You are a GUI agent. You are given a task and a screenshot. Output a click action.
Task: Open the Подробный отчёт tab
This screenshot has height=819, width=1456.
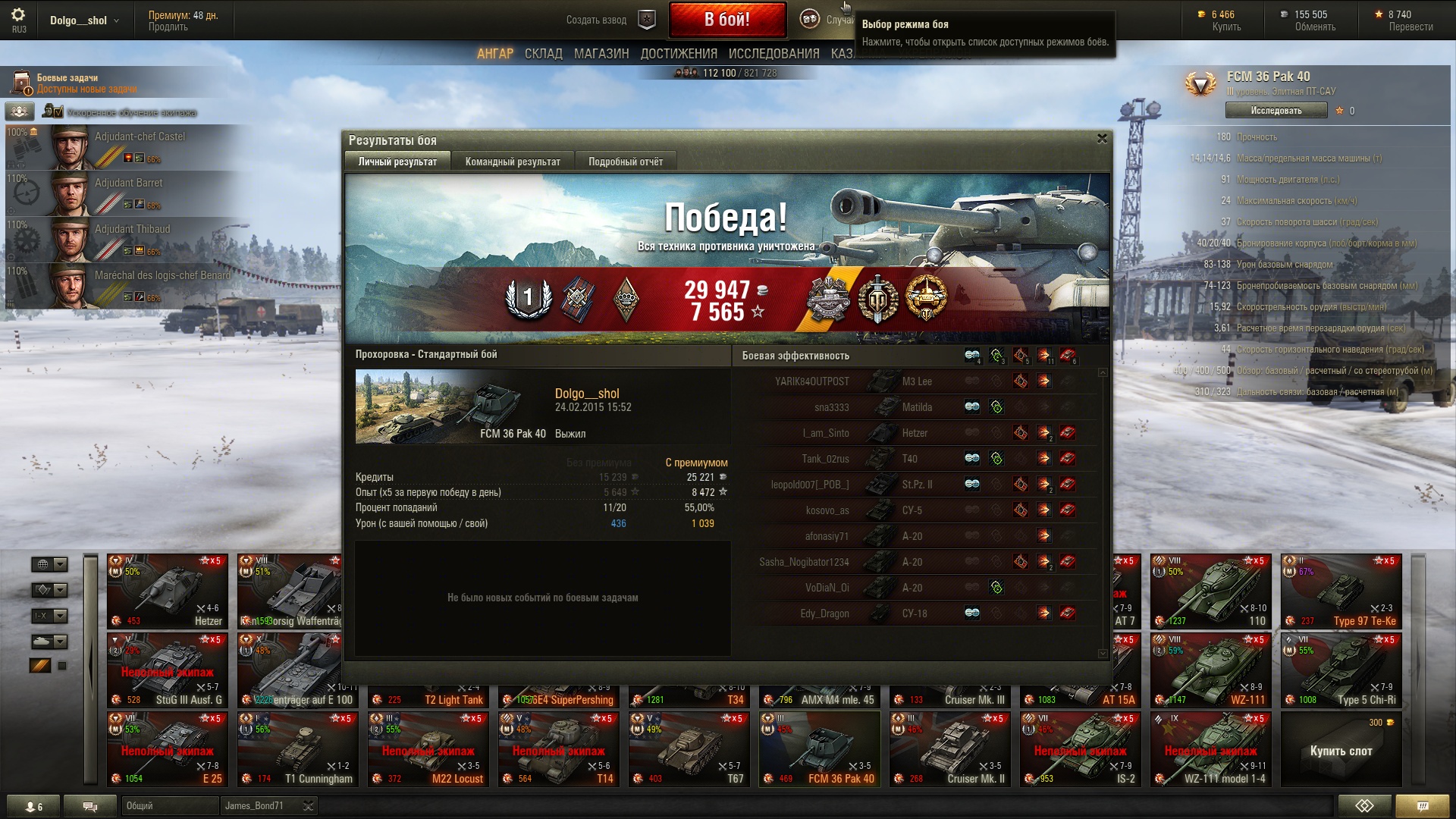(x=625, y=162)
